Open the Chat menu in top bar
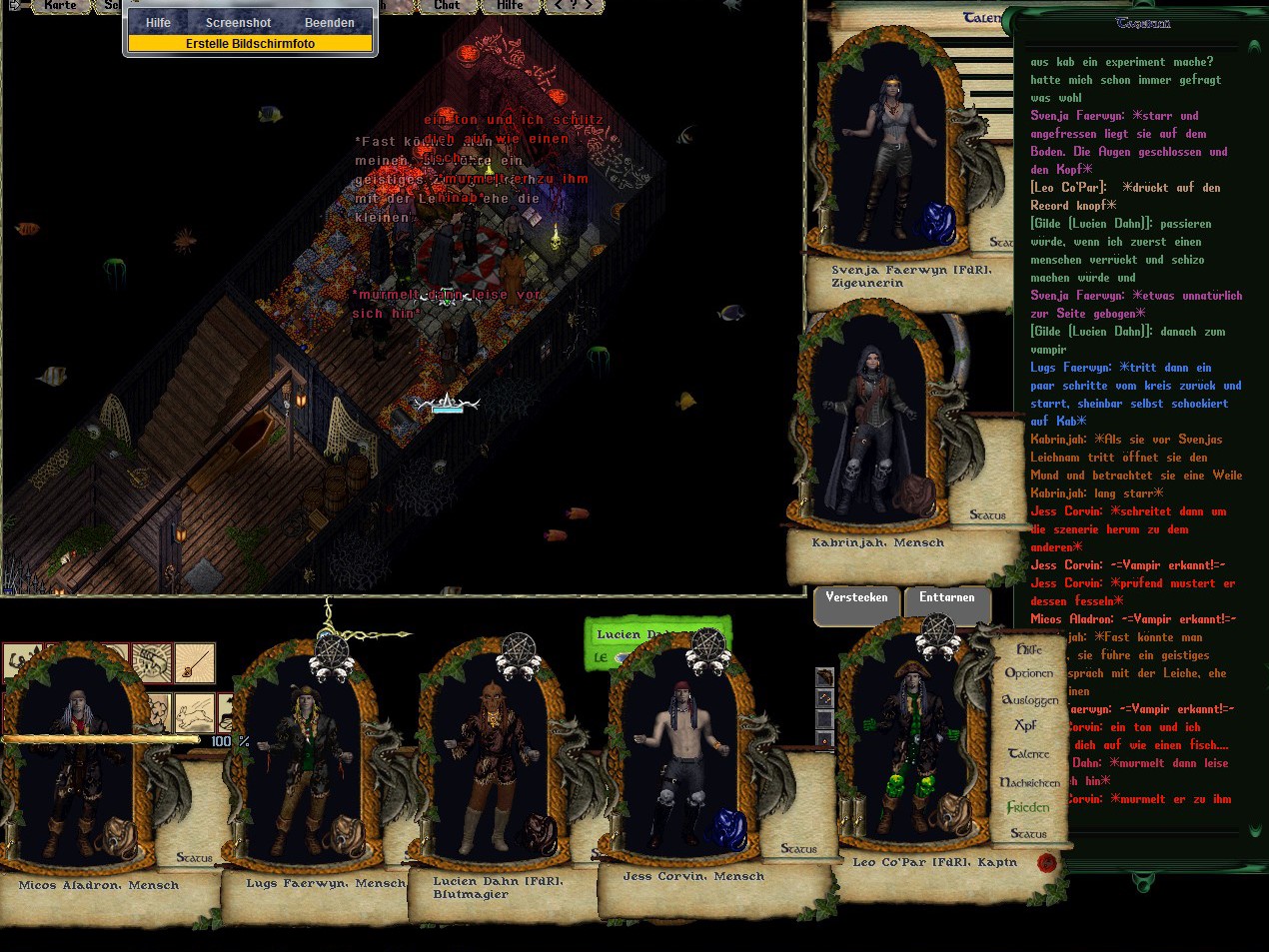 pos(447,6)
